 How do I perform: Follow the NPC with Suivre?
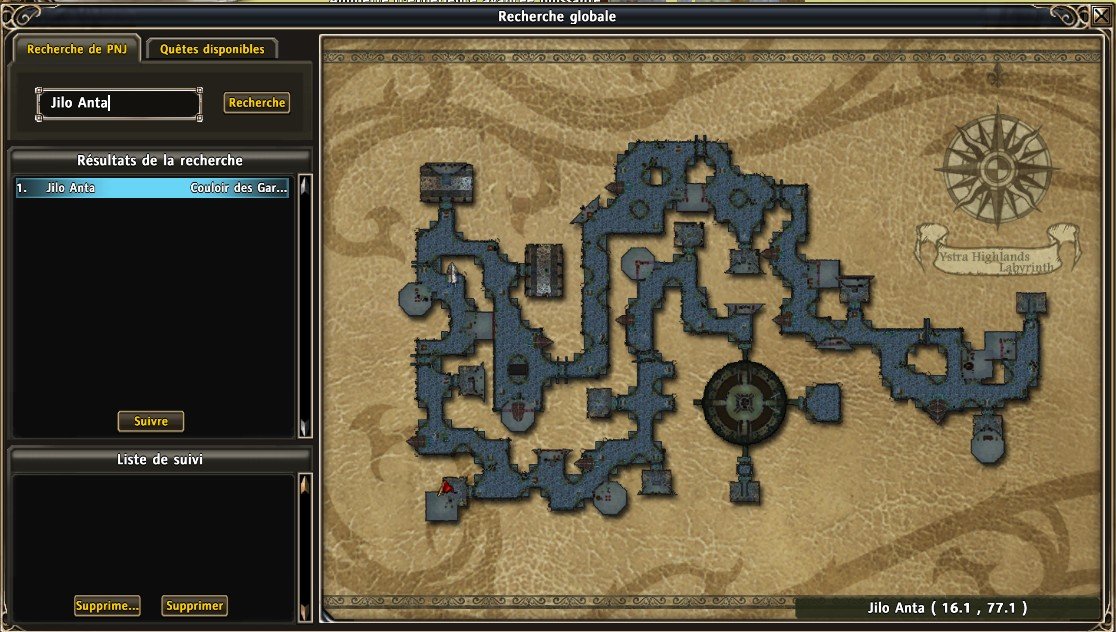click(x=151, y=421)
